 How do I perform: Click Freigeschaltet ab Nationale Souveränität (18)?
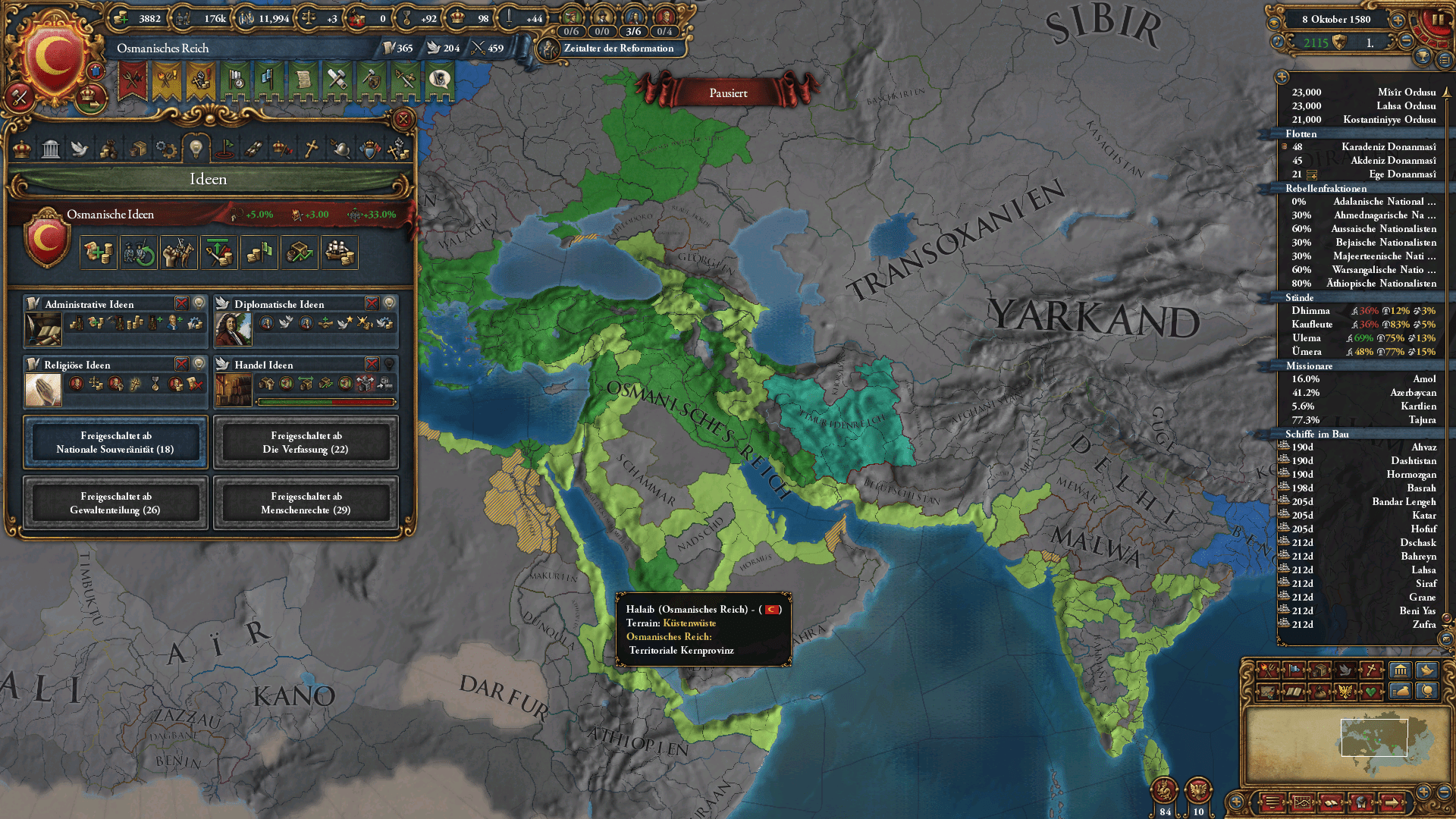coord(114,442)
